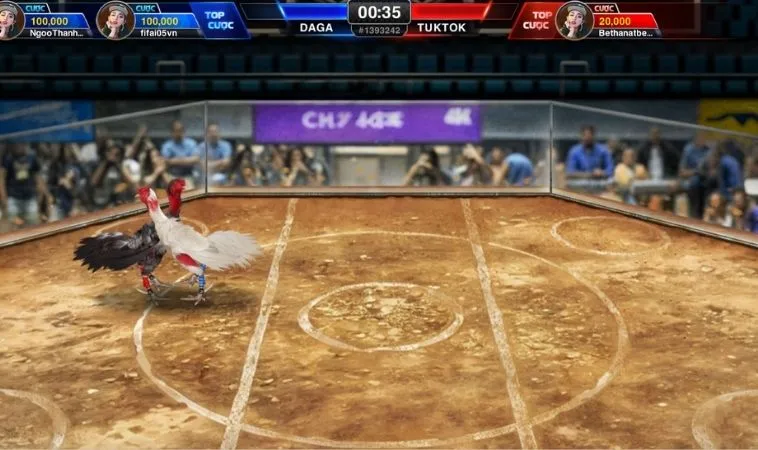
Task: Choose the red TUKTOK side
Action: pyautogui.click(x=441, y=27)
